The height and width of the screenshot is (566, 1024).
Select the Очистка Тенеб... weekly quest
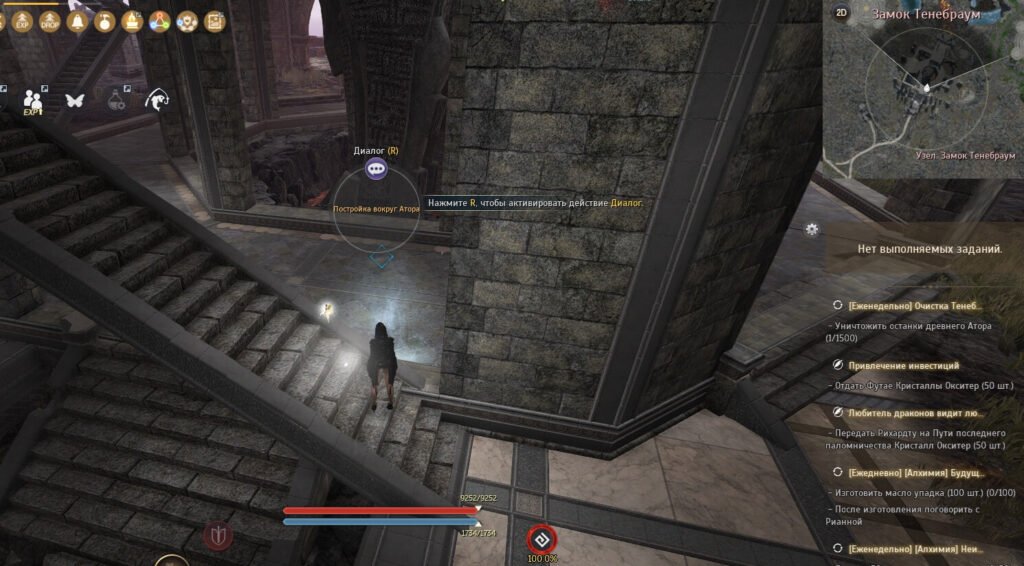915,305
